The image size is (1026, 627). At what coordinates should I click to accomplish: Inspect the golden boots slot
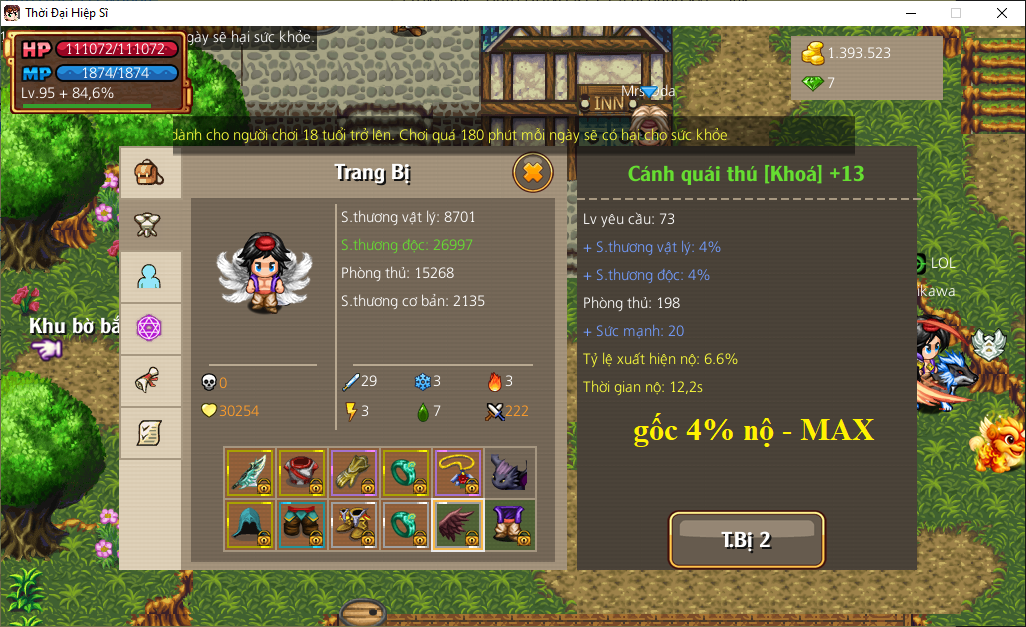(x=354, y=525)
